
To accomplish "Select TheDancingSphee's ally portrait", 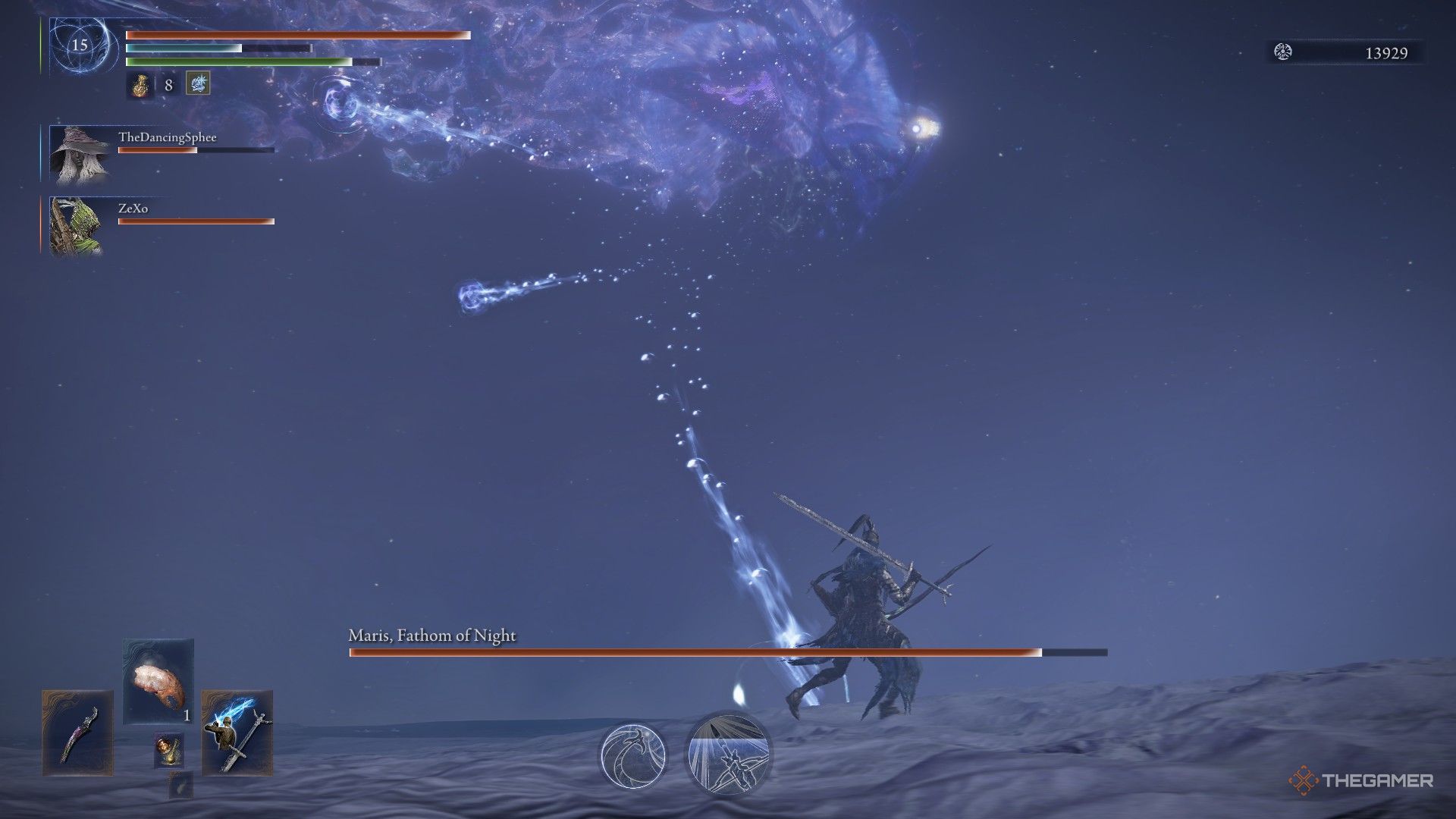I will click(81, 155).
